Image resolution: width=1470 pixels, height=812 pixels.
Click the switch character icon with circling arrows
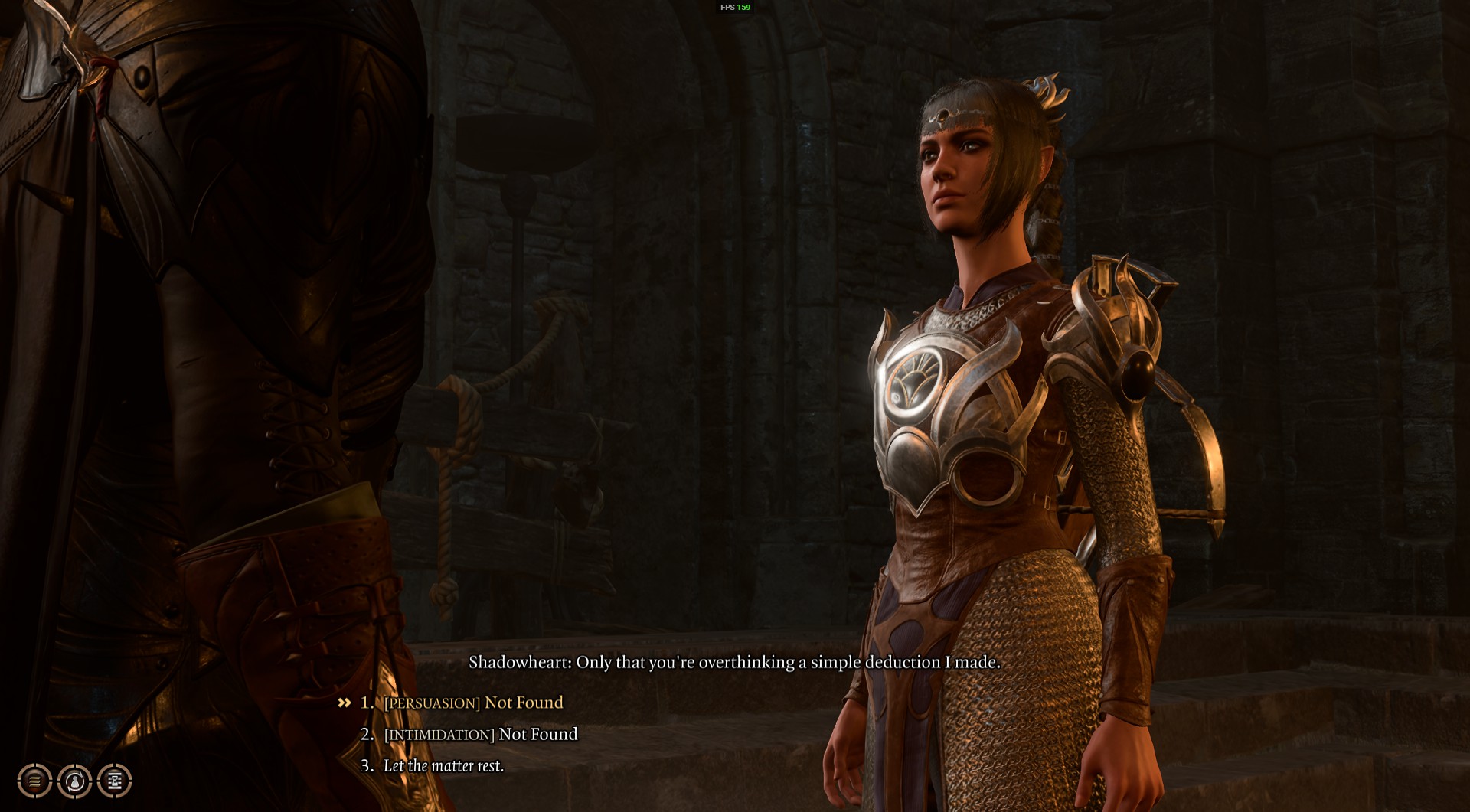[x=74, y=781]
